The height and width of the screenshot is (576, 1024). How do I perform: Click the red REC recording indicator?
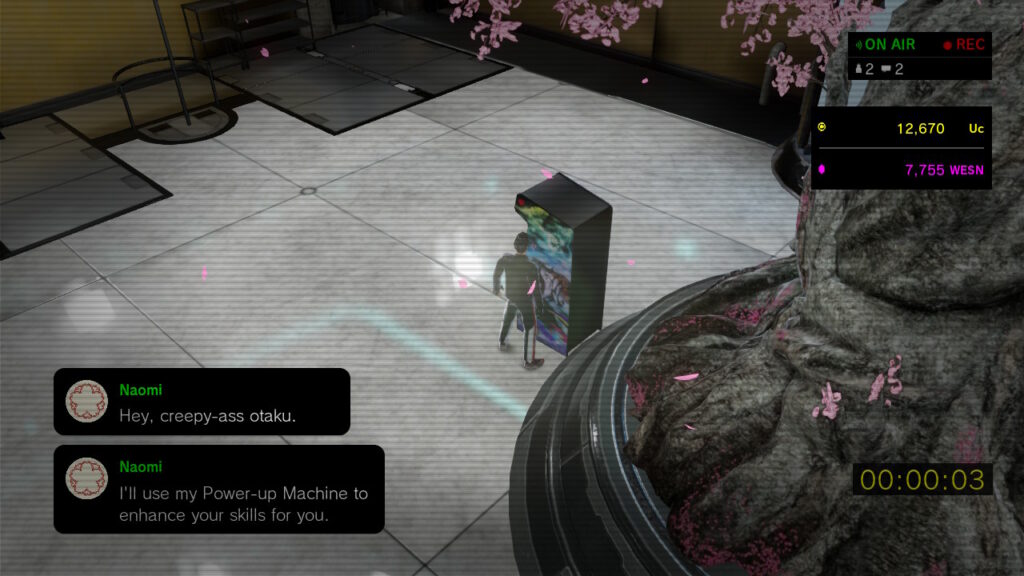pyautogui.click(x=963, y=44)
